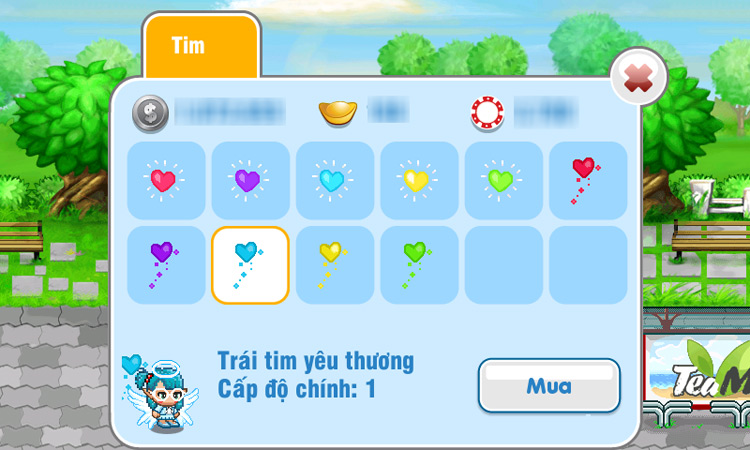750x450 pixels.
Task: Choose the glowing green heart item
Action: (503, 180)
